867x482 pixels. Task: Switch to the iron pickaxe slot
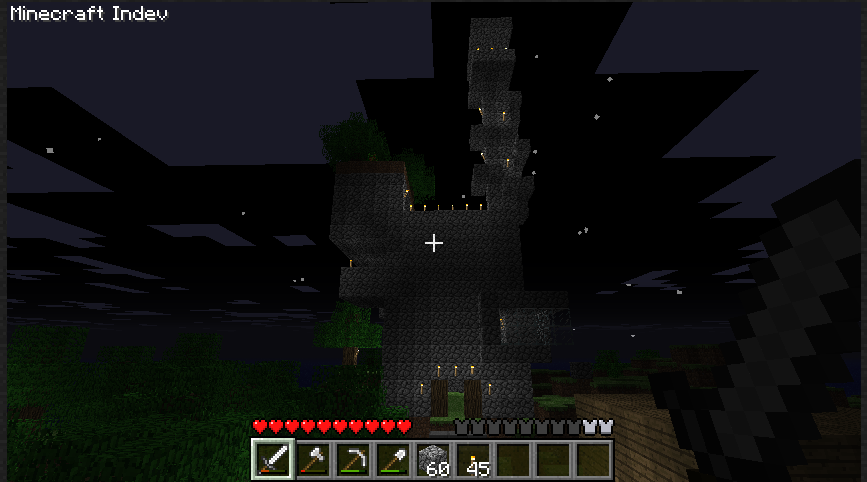[x=353, y=460]
